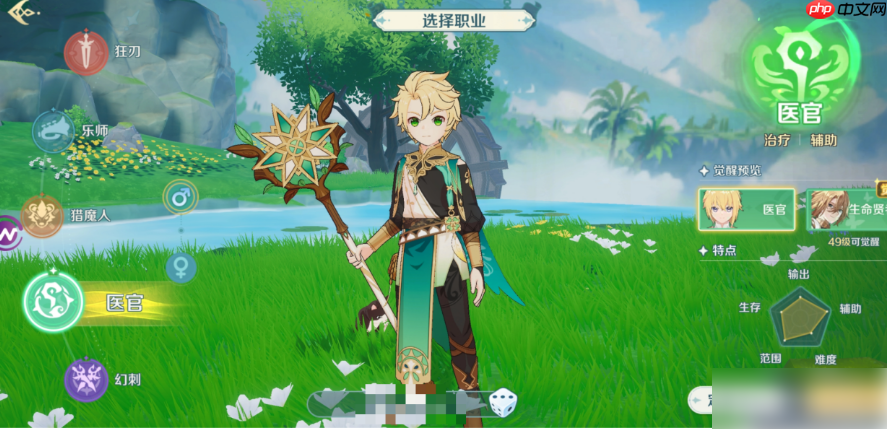Choose the 乐师 class
The height and width of the screenshot is (429, 887).
pos(54,131)
